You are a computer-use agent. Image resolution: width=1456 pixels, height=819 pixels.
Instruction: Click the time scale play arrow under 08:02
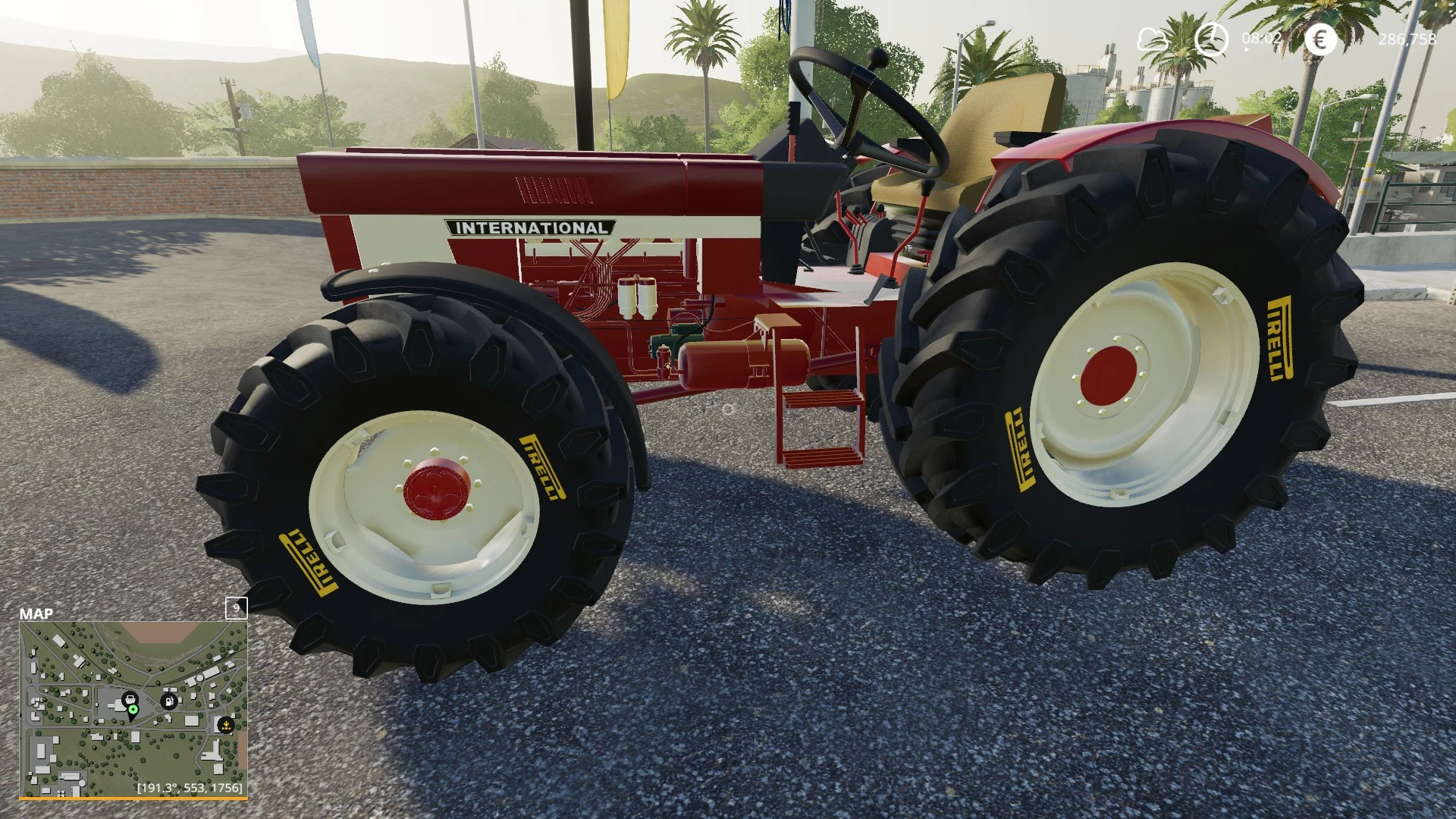[x=1246, y=49]
